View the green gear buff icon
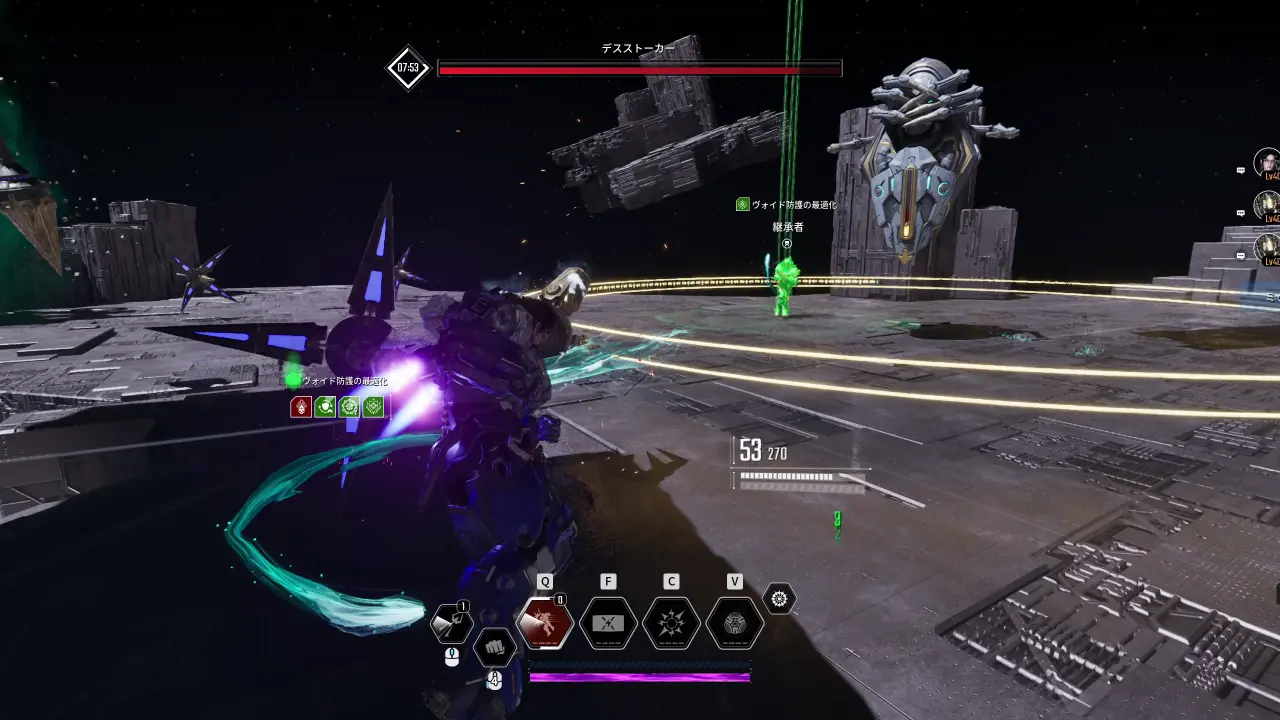 [x=349, y=406]
